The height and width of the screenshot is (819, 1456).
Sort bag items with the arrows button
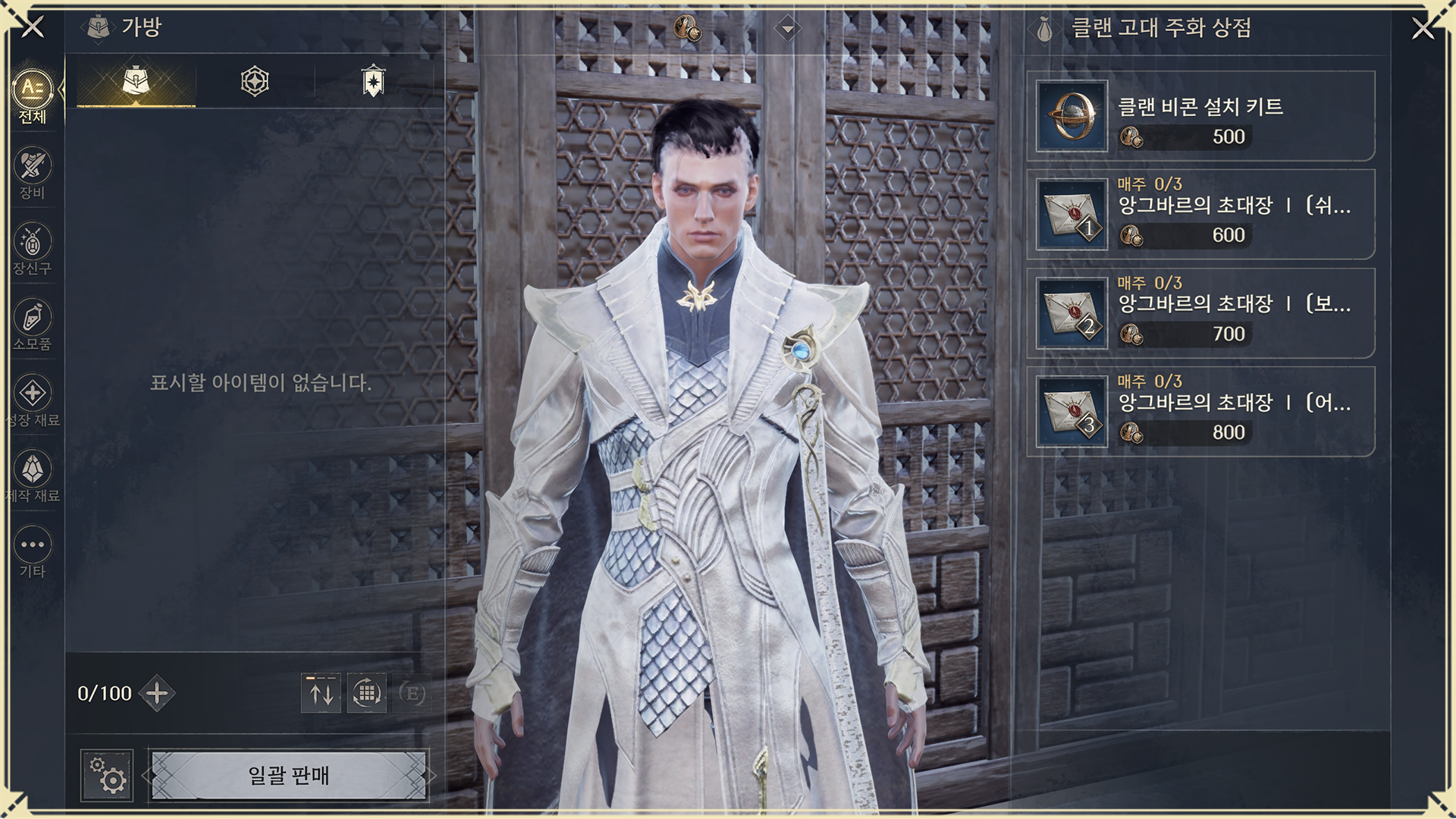pyautogui.click(x=321, y=693)
